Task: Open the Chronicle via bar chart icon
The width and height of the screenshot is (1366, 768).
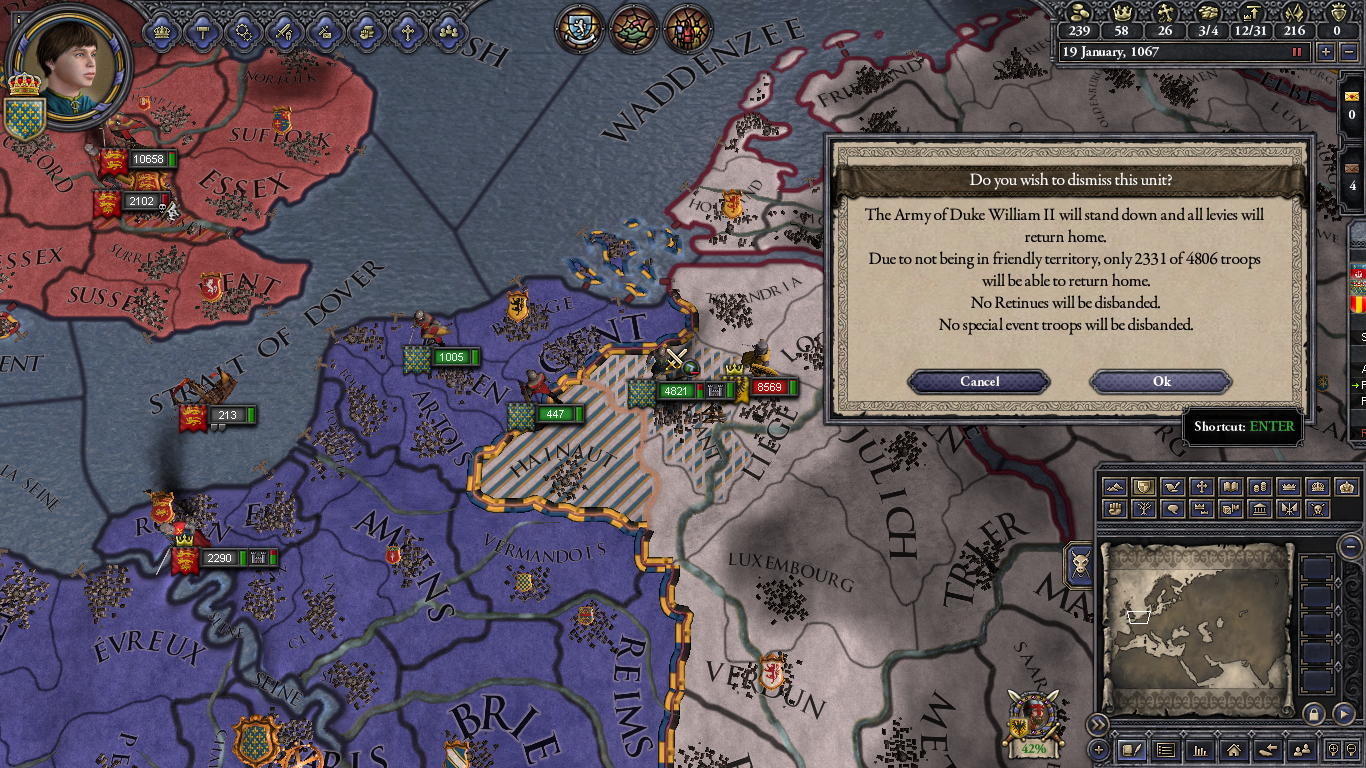Action: [x=1200, y=749]
